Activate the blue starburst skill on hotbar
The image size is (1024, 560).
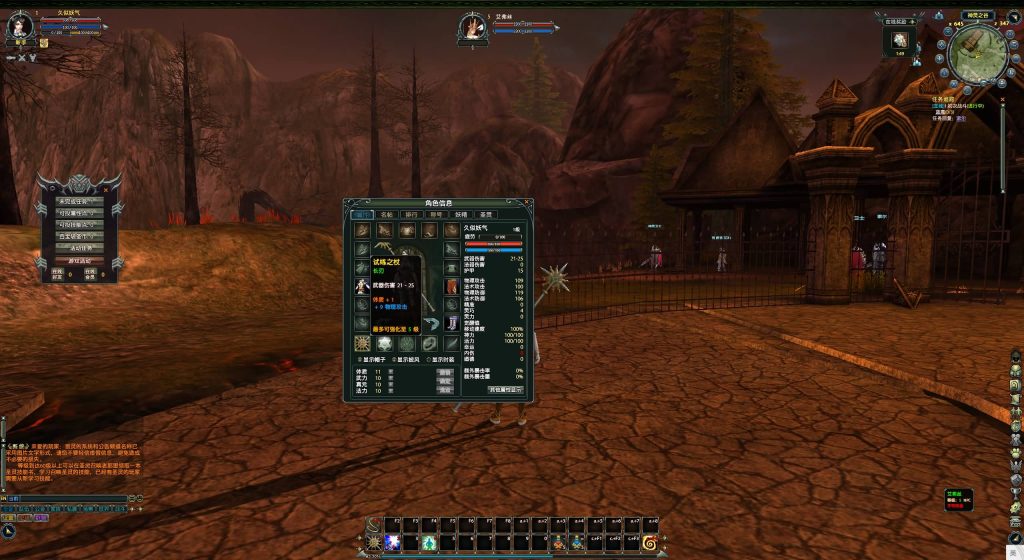click(392, 541)
